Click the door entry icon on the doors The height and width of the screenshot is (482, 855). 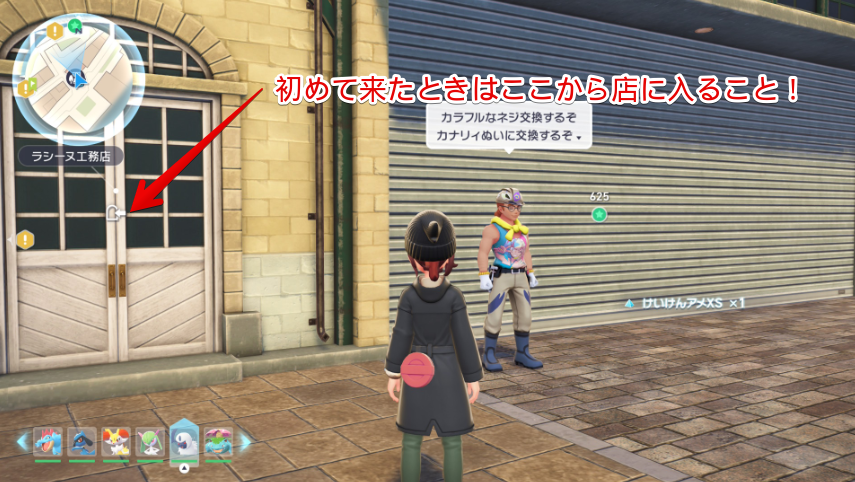tap(116, 211)
